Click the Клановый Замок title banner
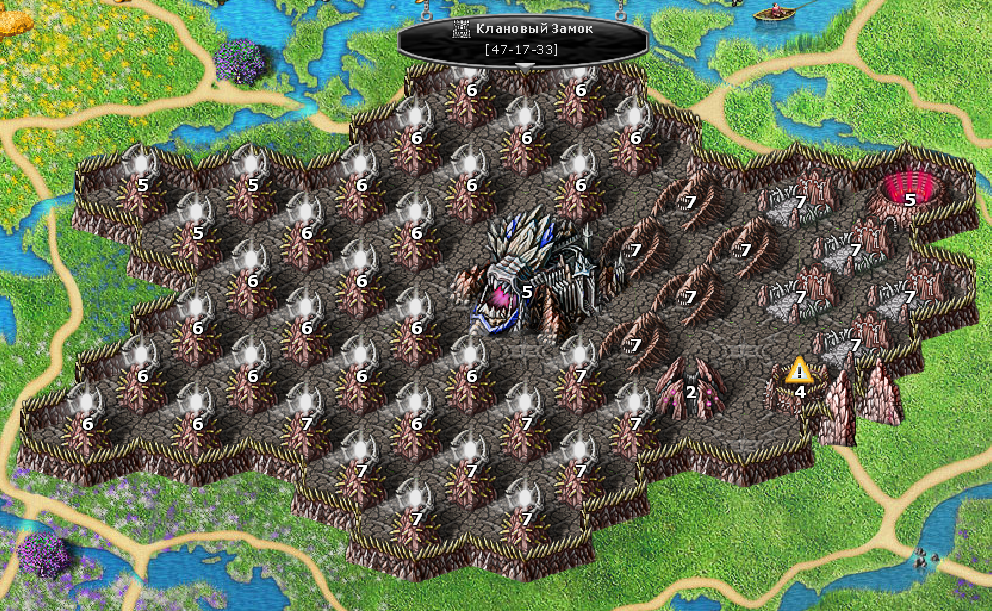Screen dimensions: 992x611 (x=523, y=38)
